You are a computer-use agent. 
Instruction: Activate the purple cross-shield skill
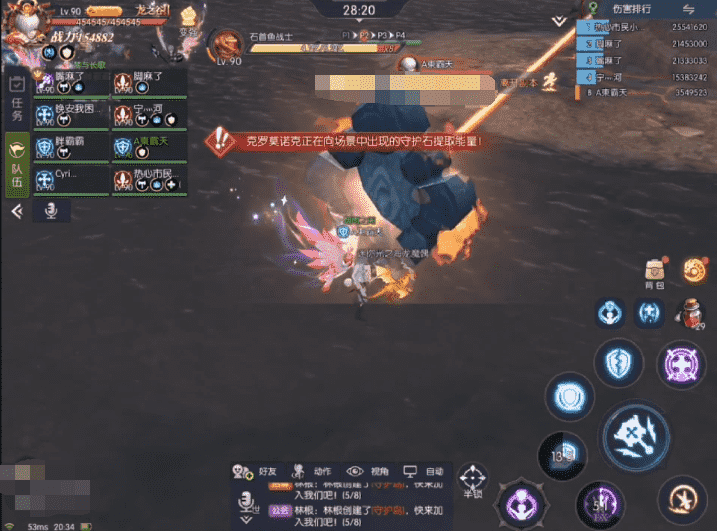pos(681,364)
